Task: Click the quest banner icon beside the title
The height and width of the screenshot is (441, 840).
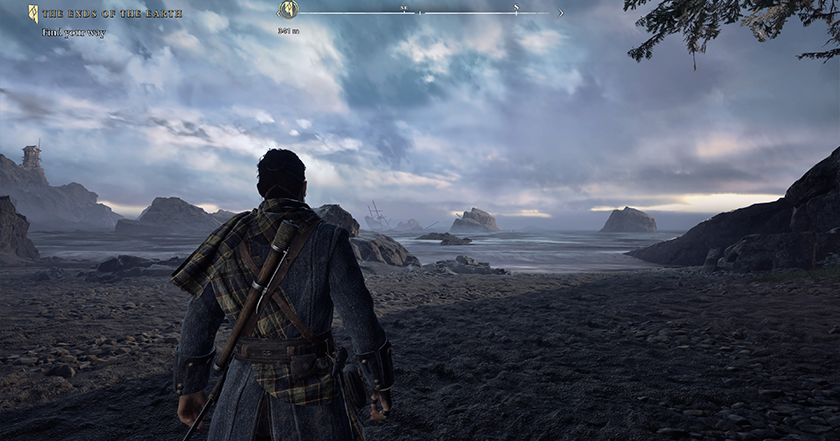Action: pyautogui.click(x=33, y=13)
